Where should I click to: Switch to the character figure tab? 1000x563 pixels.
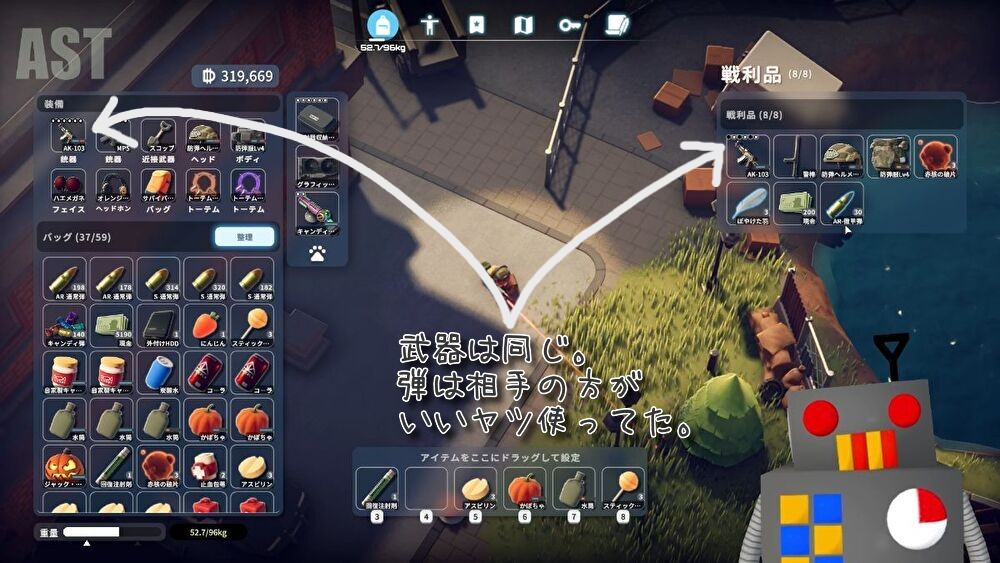[430, 25]
